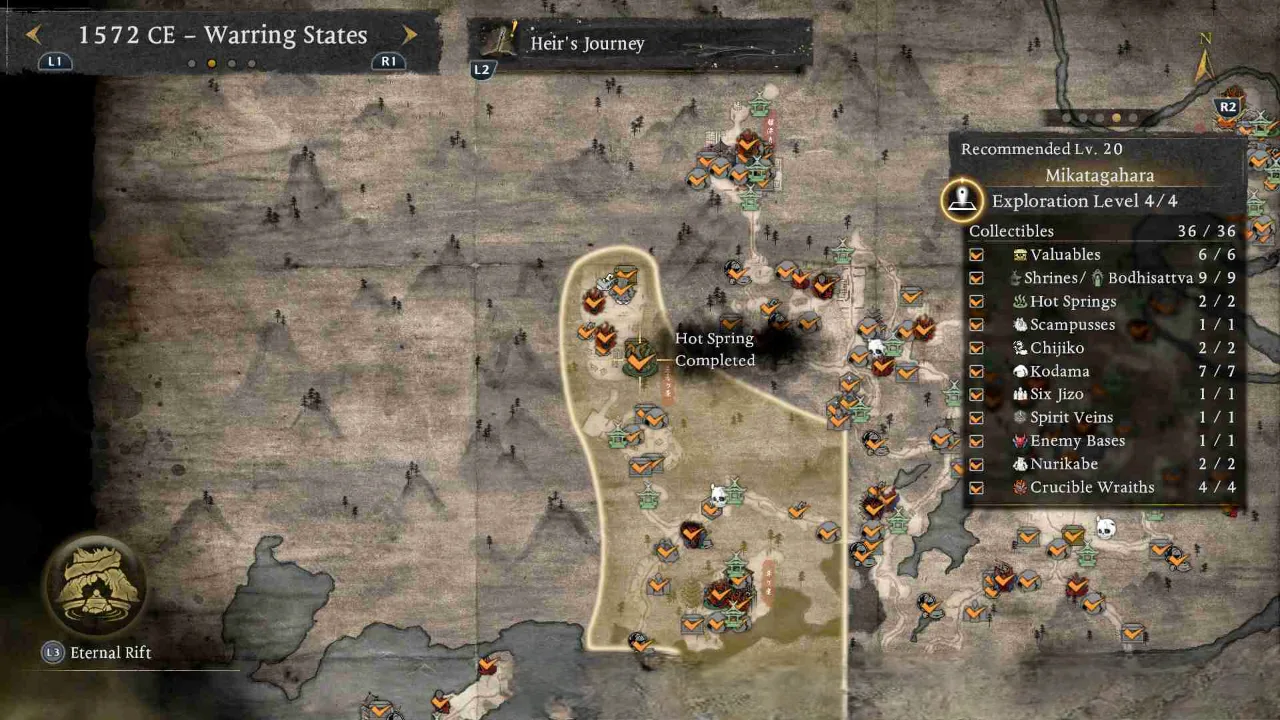Click the right arrow beside Warring States

tap(409, 33)
